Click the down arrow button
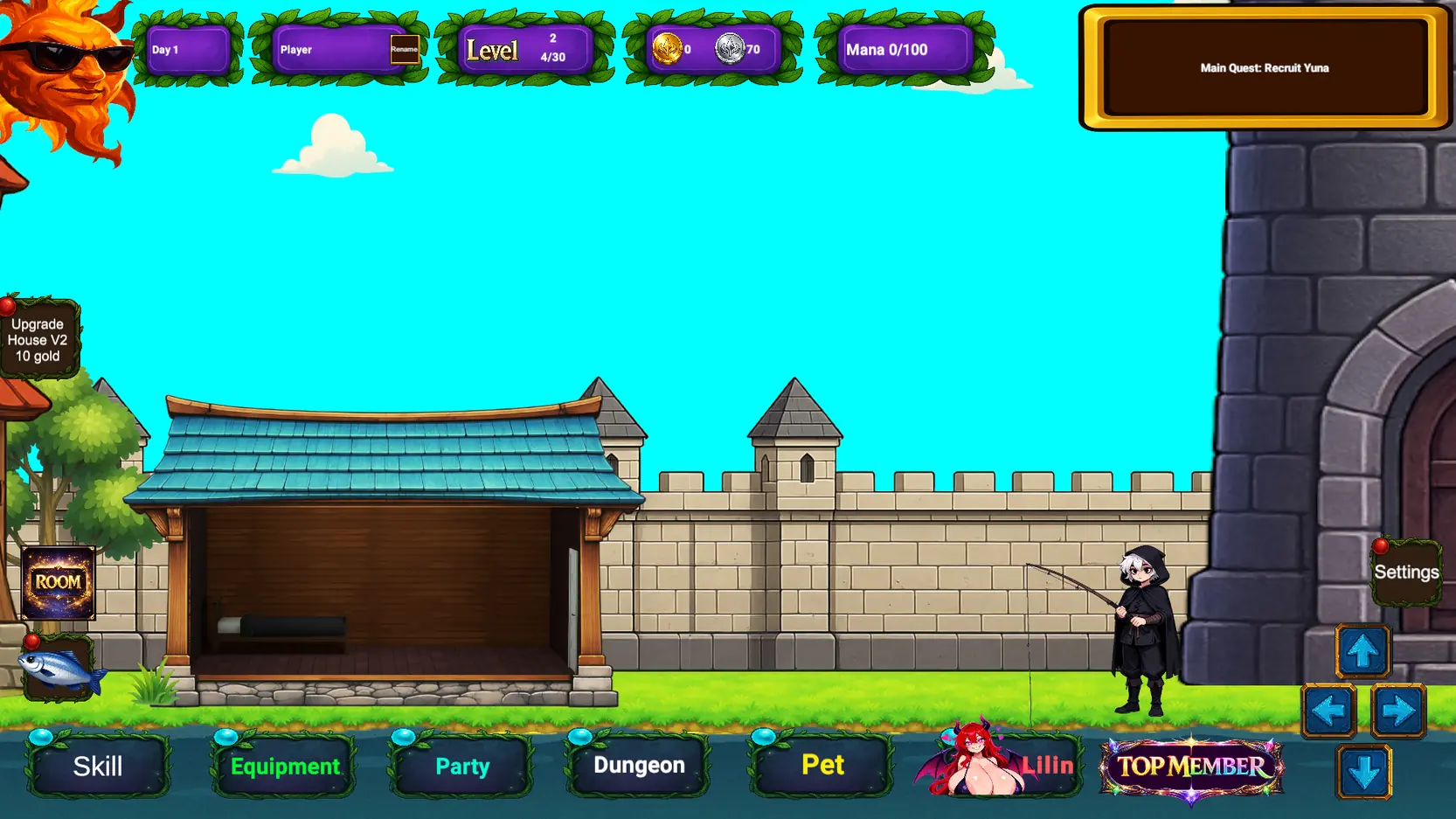The image size is (1456, 819). (x=1363, y=772)
